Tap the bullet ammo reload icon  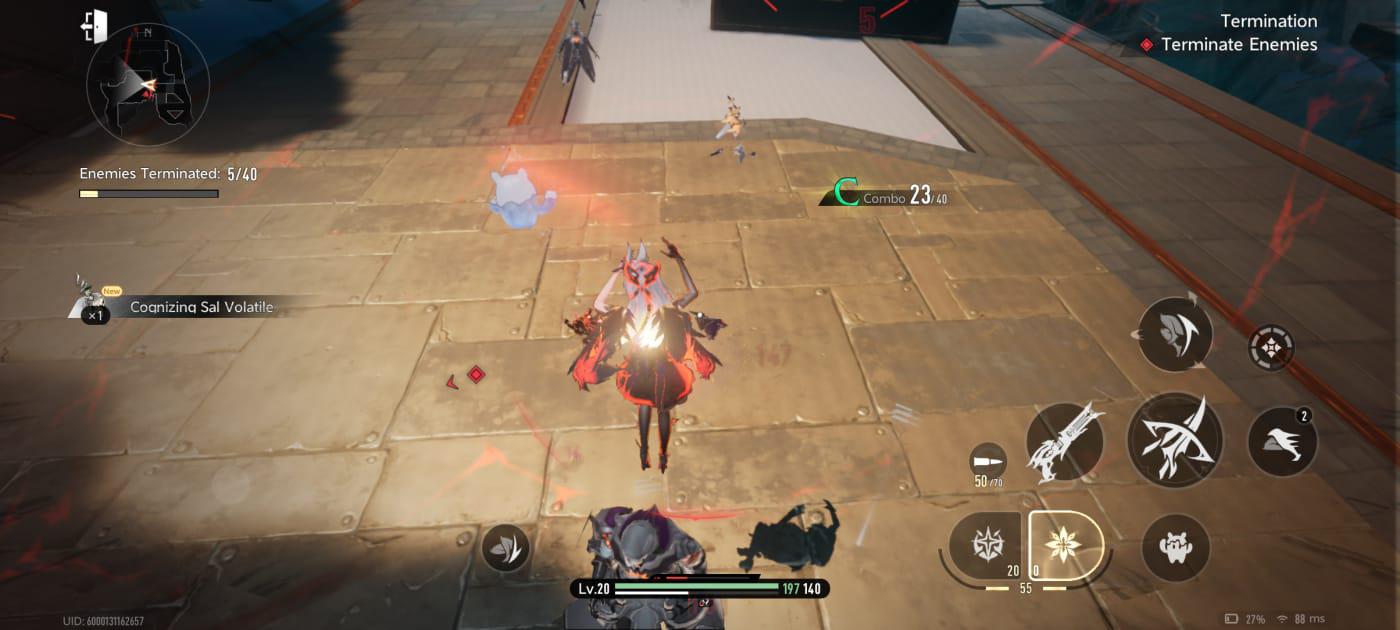tap(988, 462)
